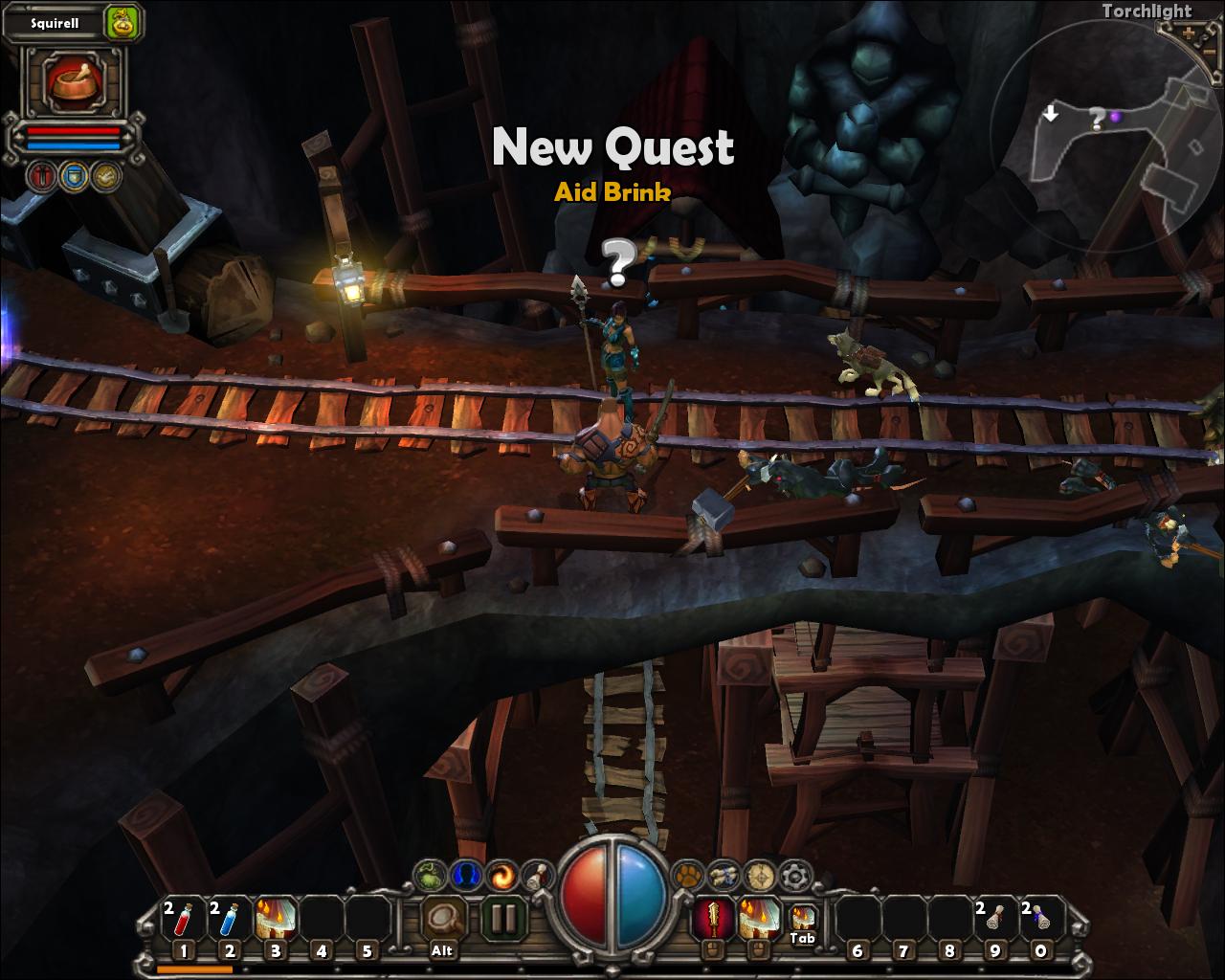Pause the game with the pause button

(x=502, y=920)
